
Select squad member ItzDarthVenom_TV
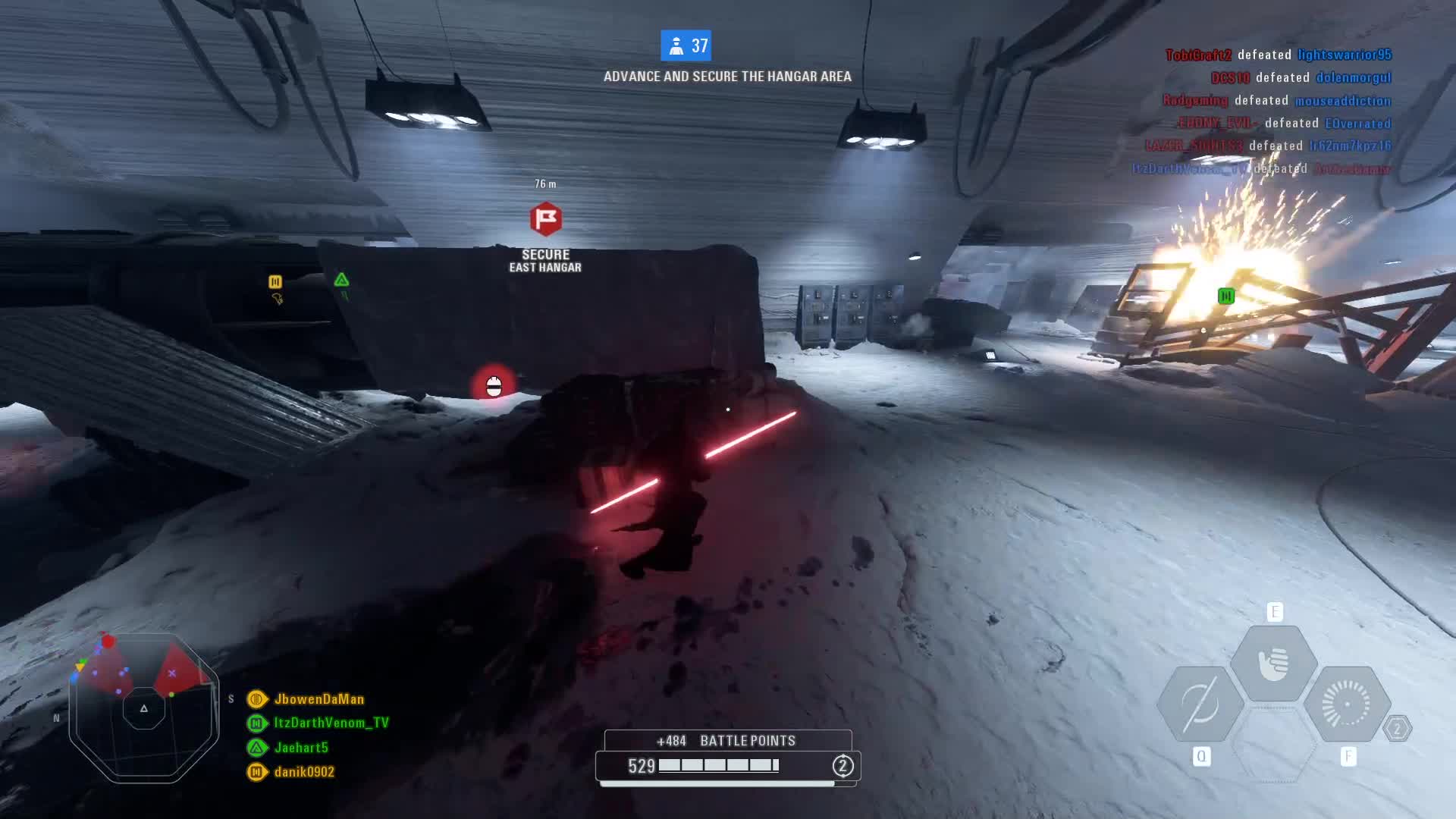point(331,723)
